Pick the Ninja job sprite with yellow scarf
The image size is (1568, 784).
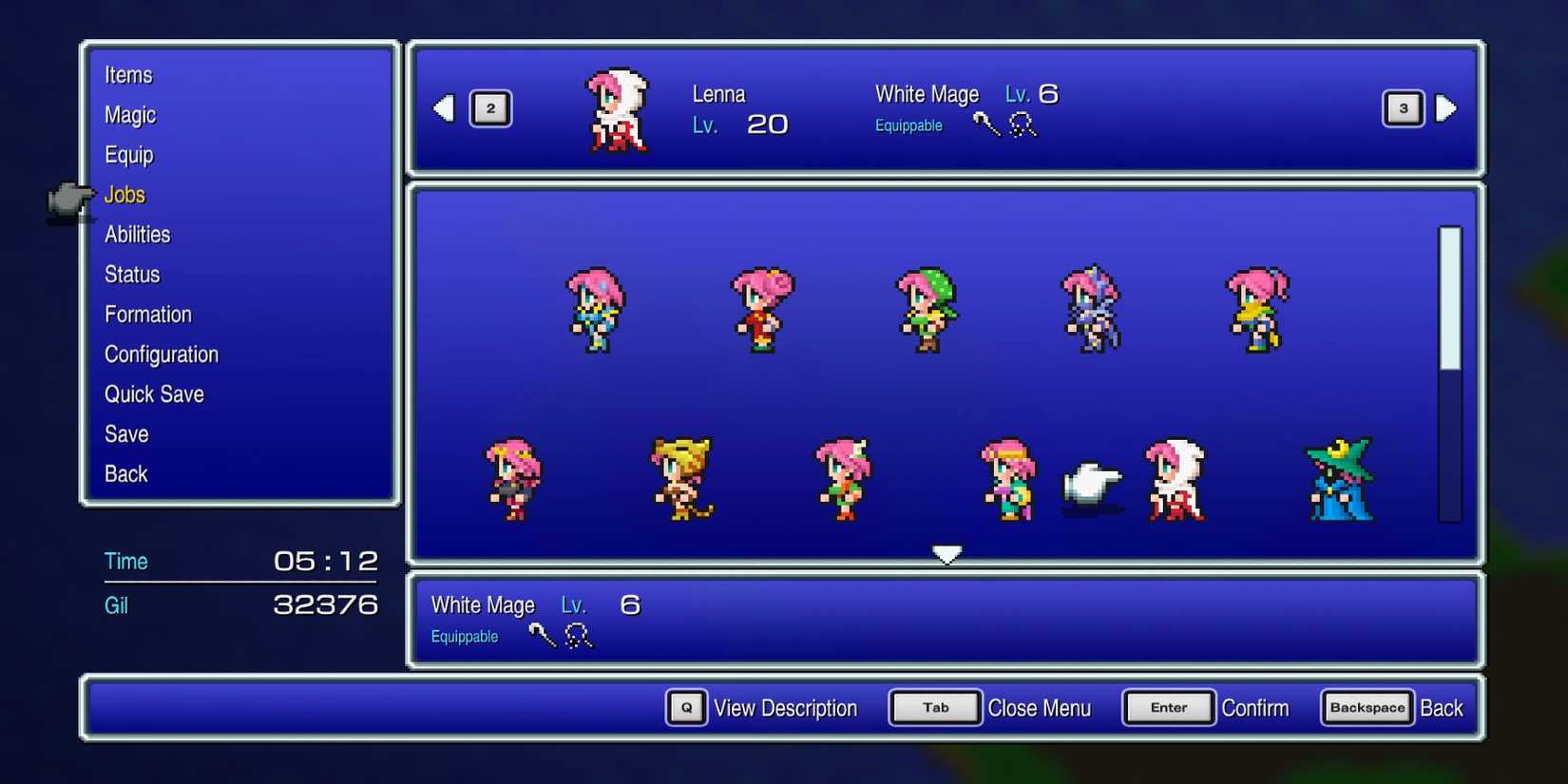[1256, 309]
